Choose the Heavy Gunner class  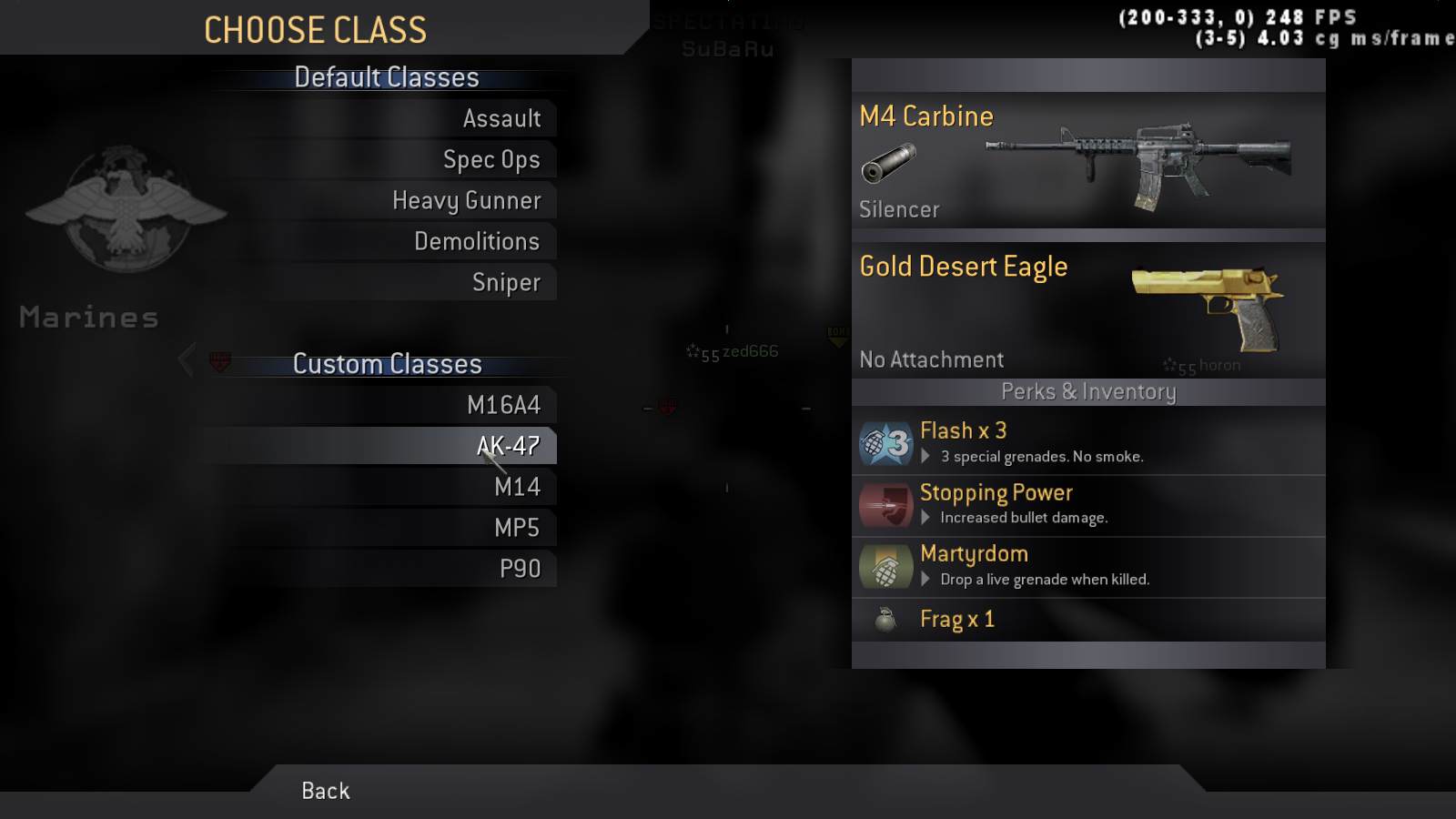(x=466, y=200)
